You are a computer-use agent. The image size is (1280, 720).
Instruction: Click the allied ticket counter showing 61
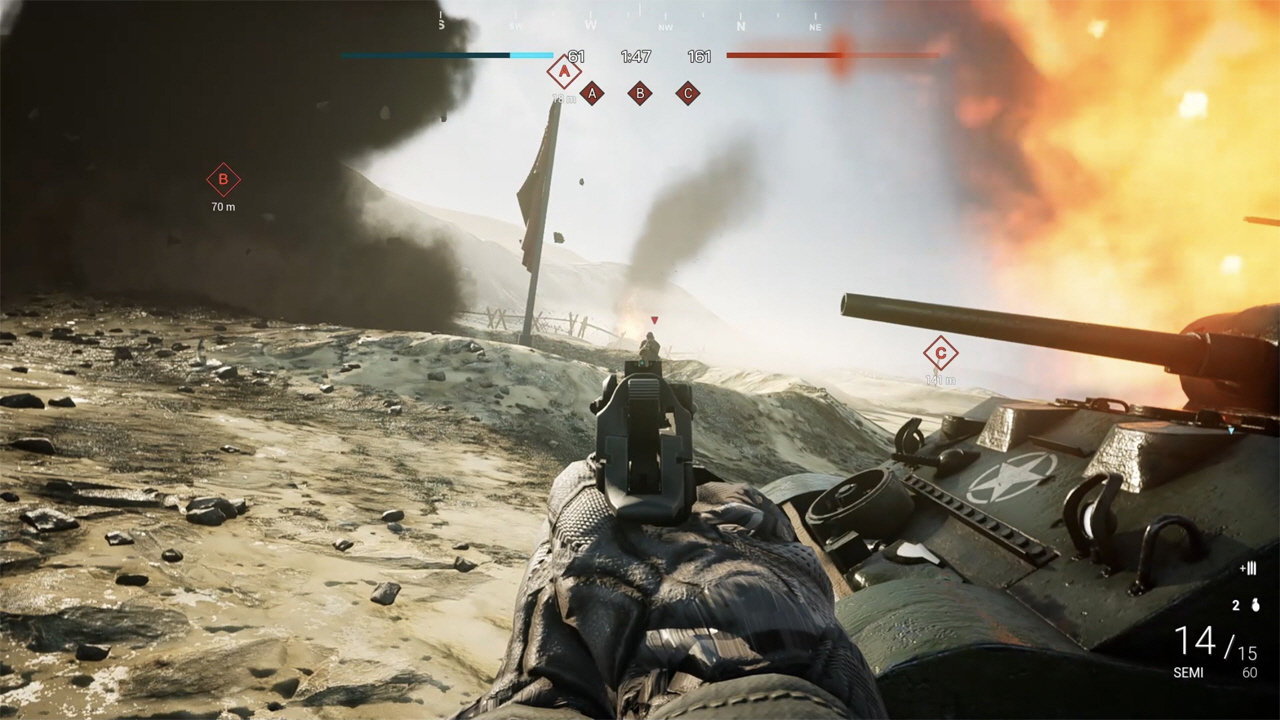click(x=576, y=56)
